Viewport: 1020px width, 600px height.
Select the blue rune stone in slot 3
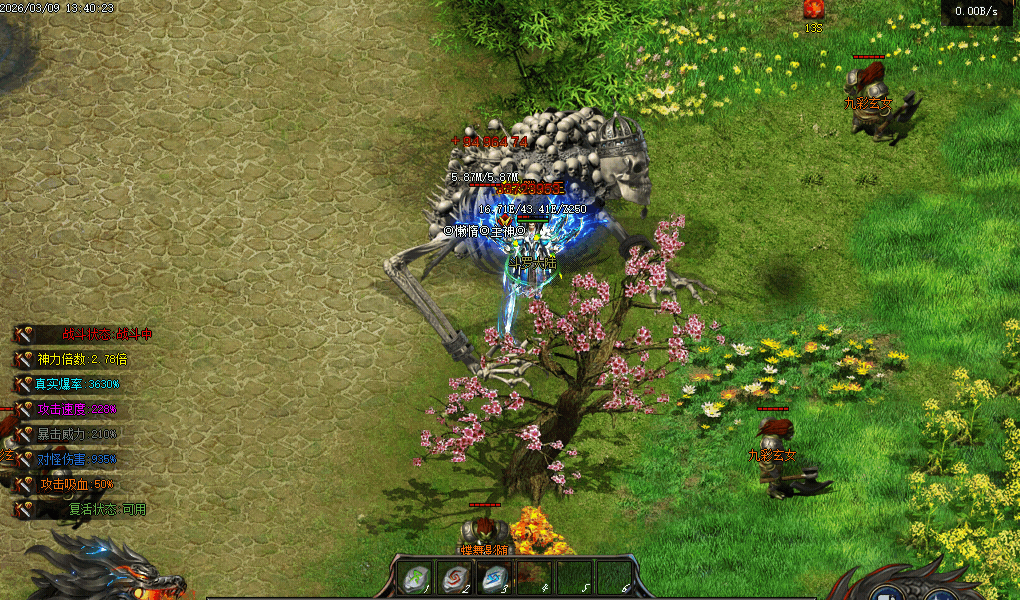click(x=492, y=578)
